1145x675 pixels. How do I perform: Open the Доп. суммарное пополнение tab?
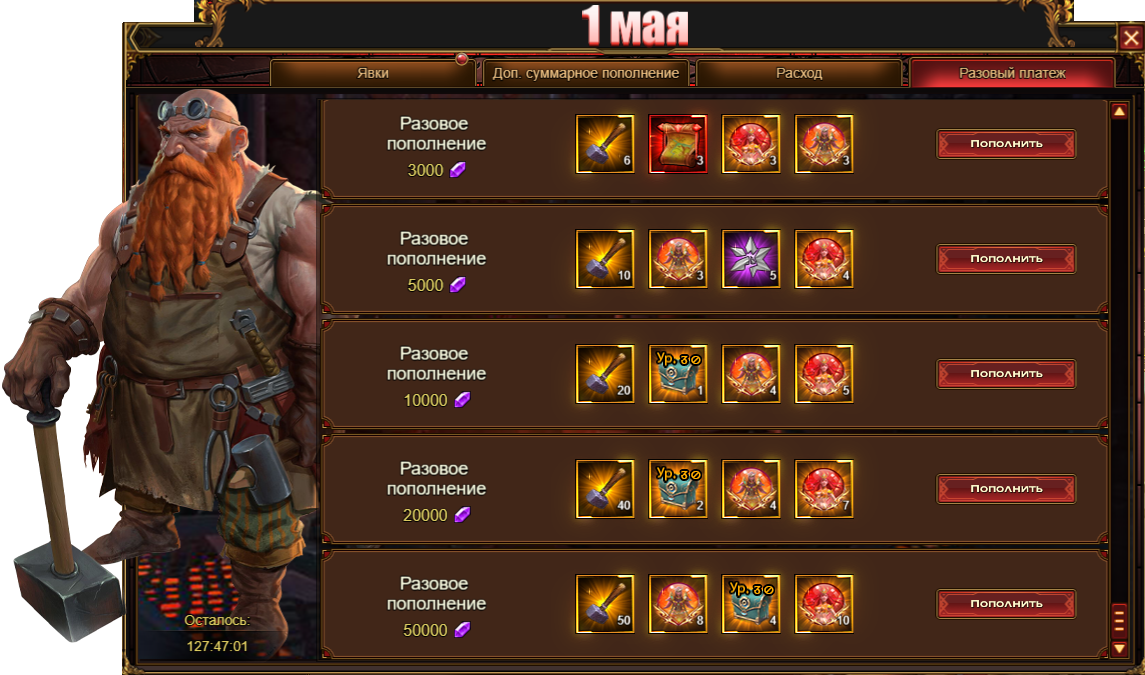(586, 74)
